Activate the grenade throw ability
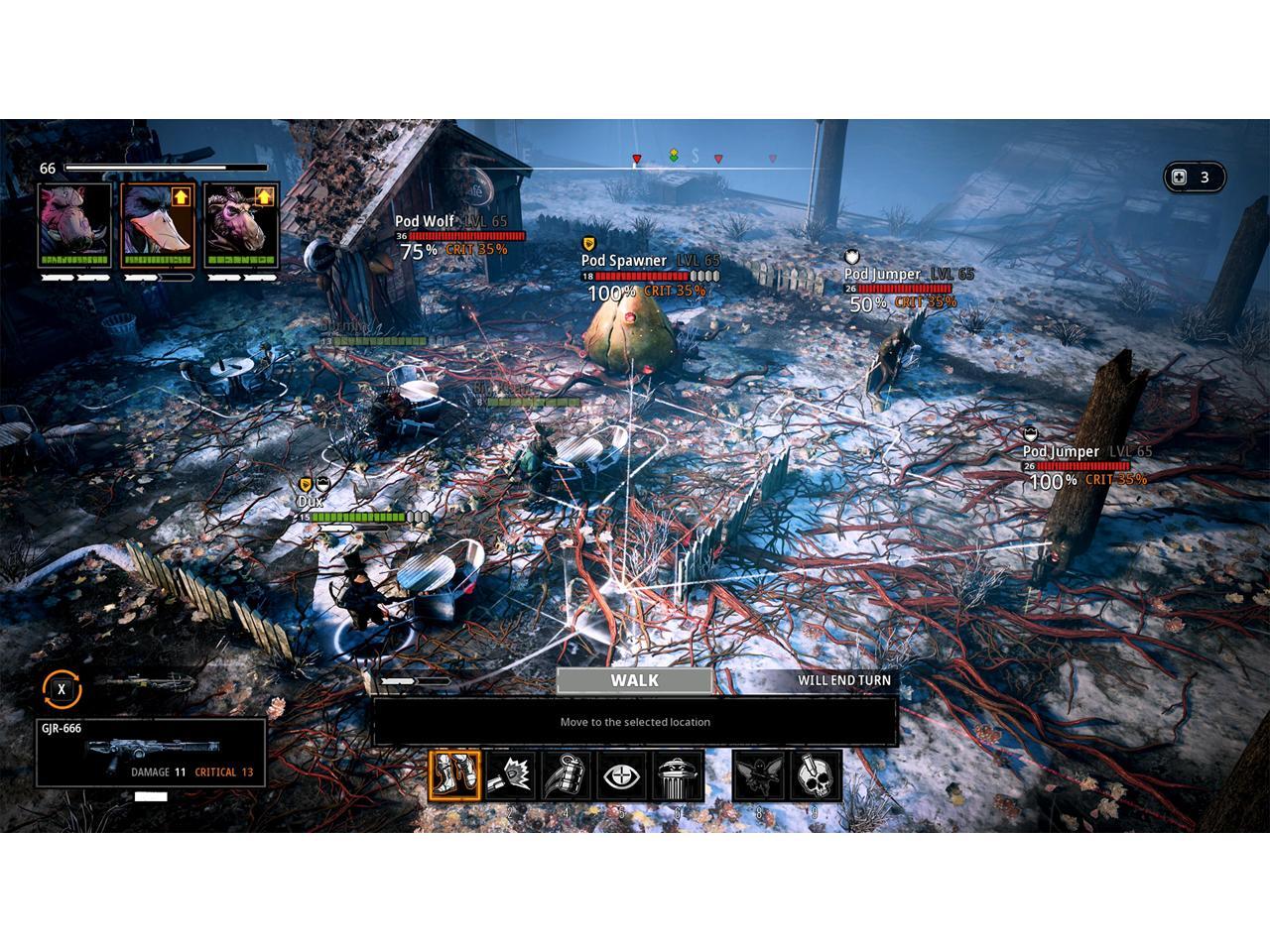 567,775
